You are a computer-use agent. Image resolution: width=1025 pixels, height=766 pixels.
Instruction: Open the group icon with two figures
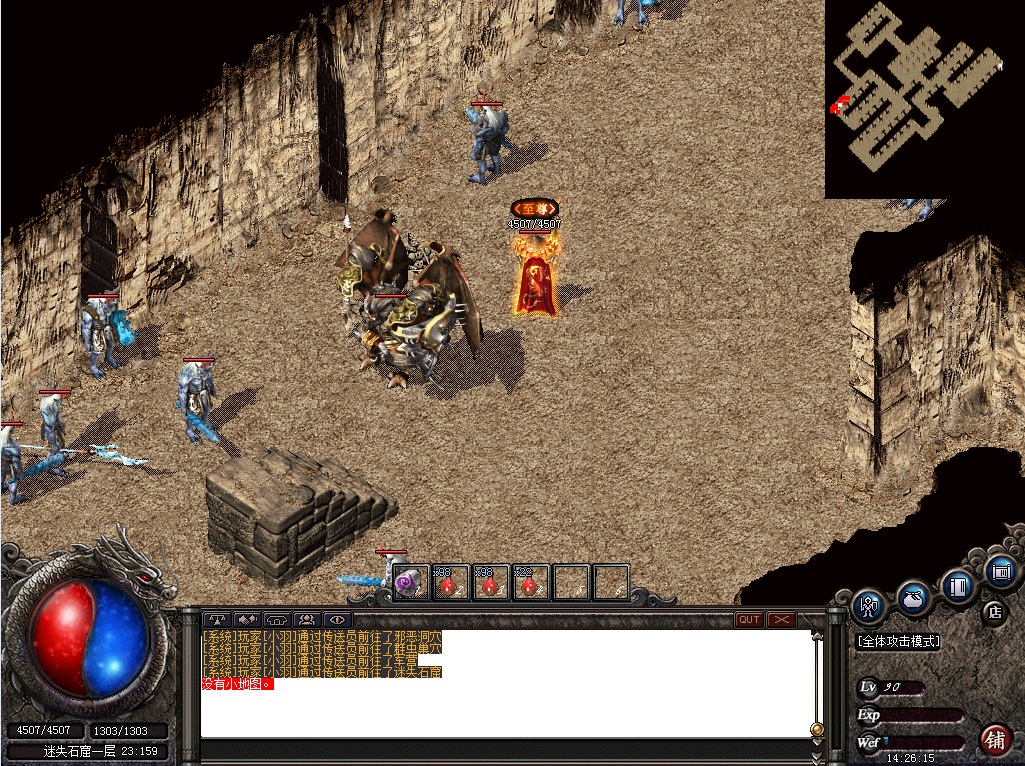coord(307,620)
